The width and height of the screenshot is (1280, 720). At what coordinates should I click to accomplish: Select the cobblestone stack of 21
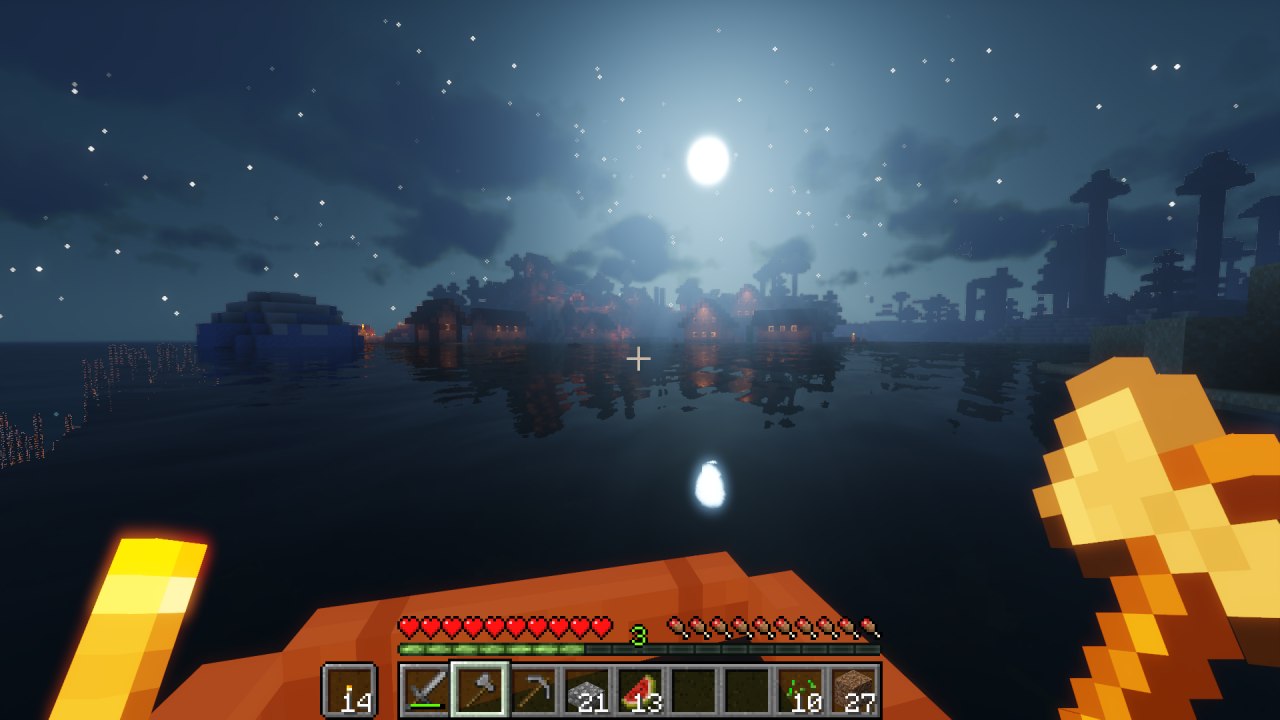click(x=587, y=690)
